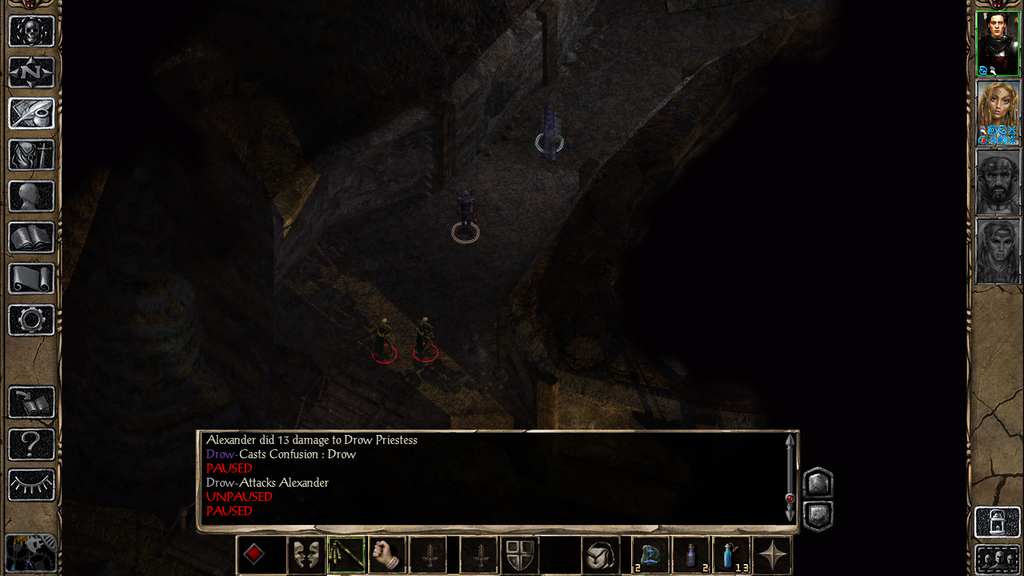Select the highlighted nunchaku weapon slot

click(347, 555)
